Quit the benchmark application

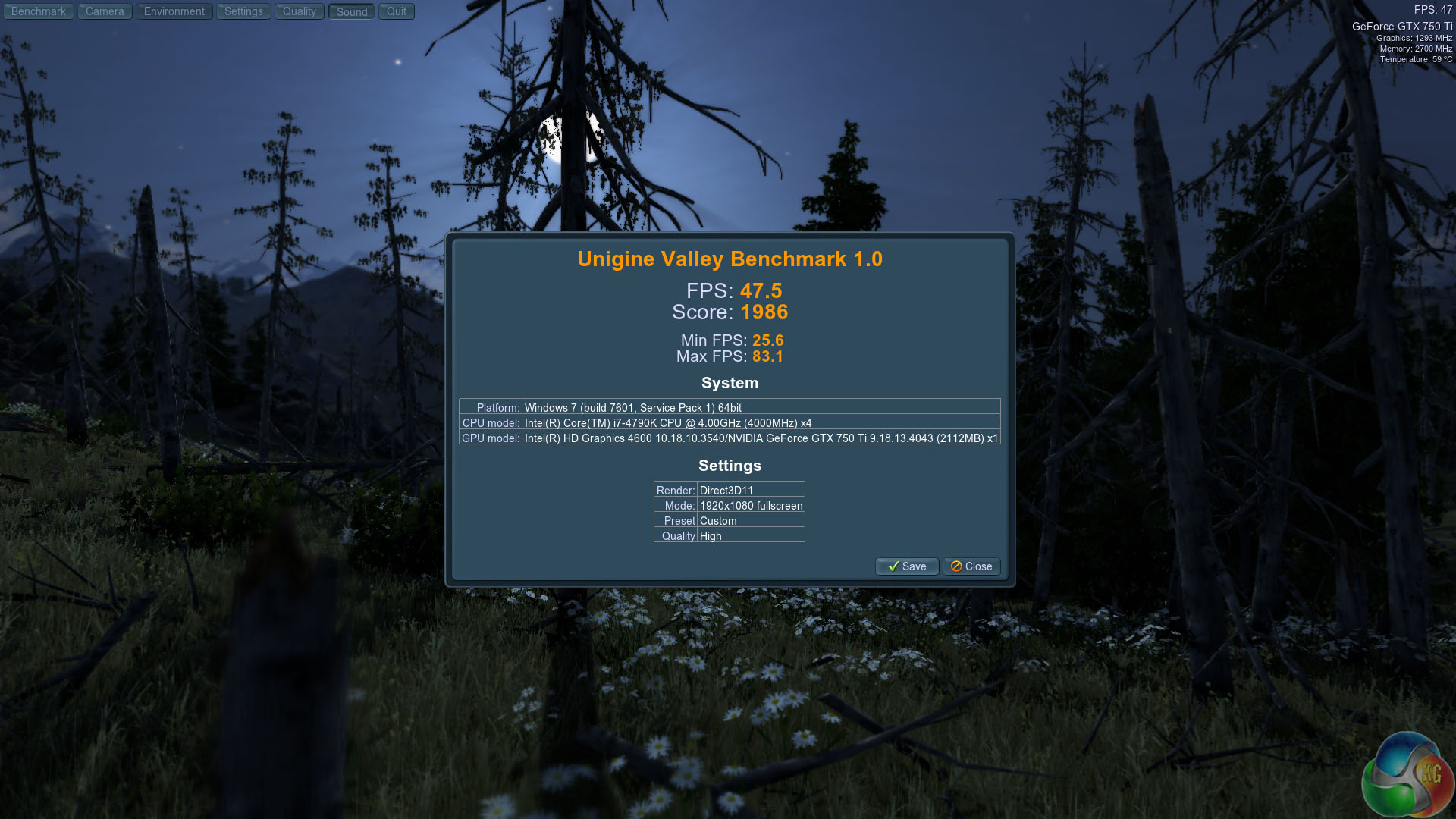click(397, 11)
